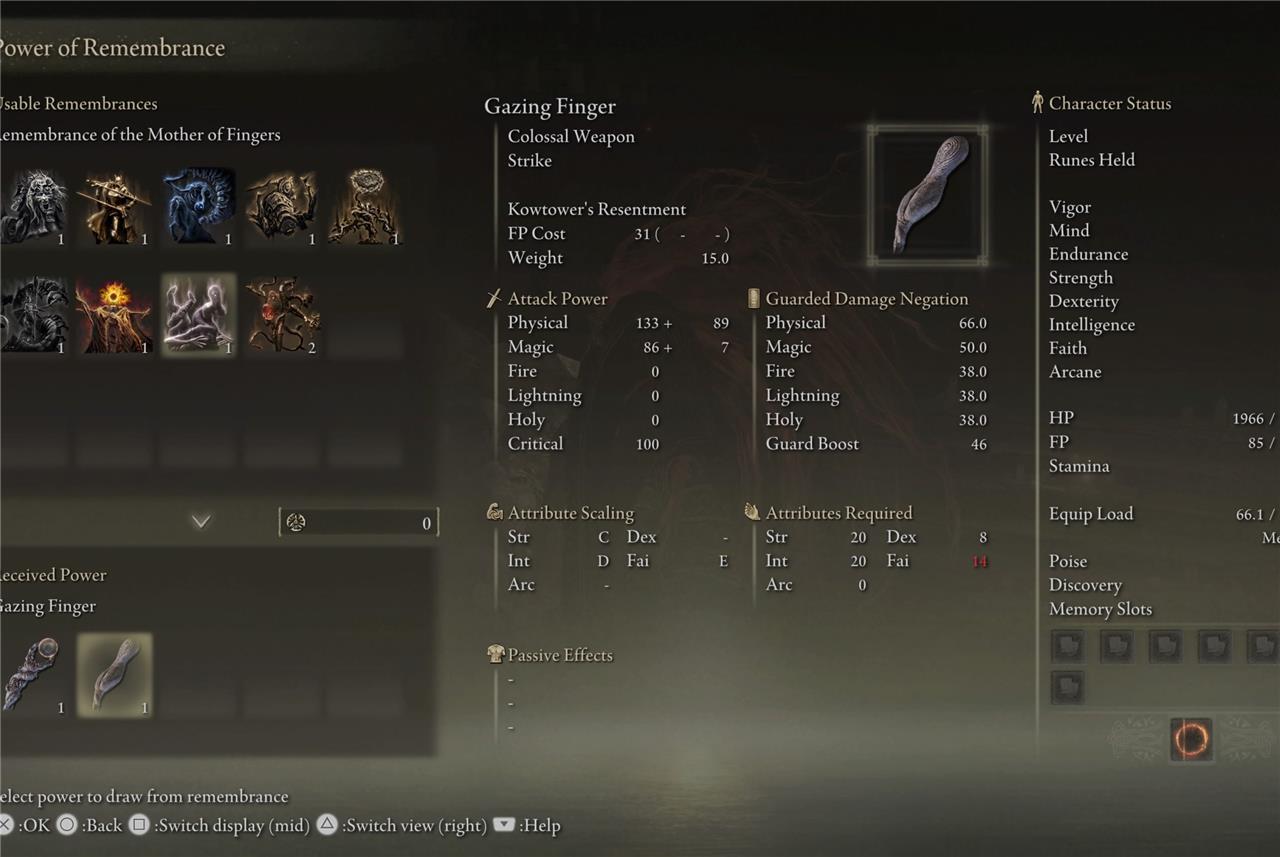The width and height of the screenshot is (1280, 857).
Task: Select the orb-topped staff received power
Action: coord(33,675)
